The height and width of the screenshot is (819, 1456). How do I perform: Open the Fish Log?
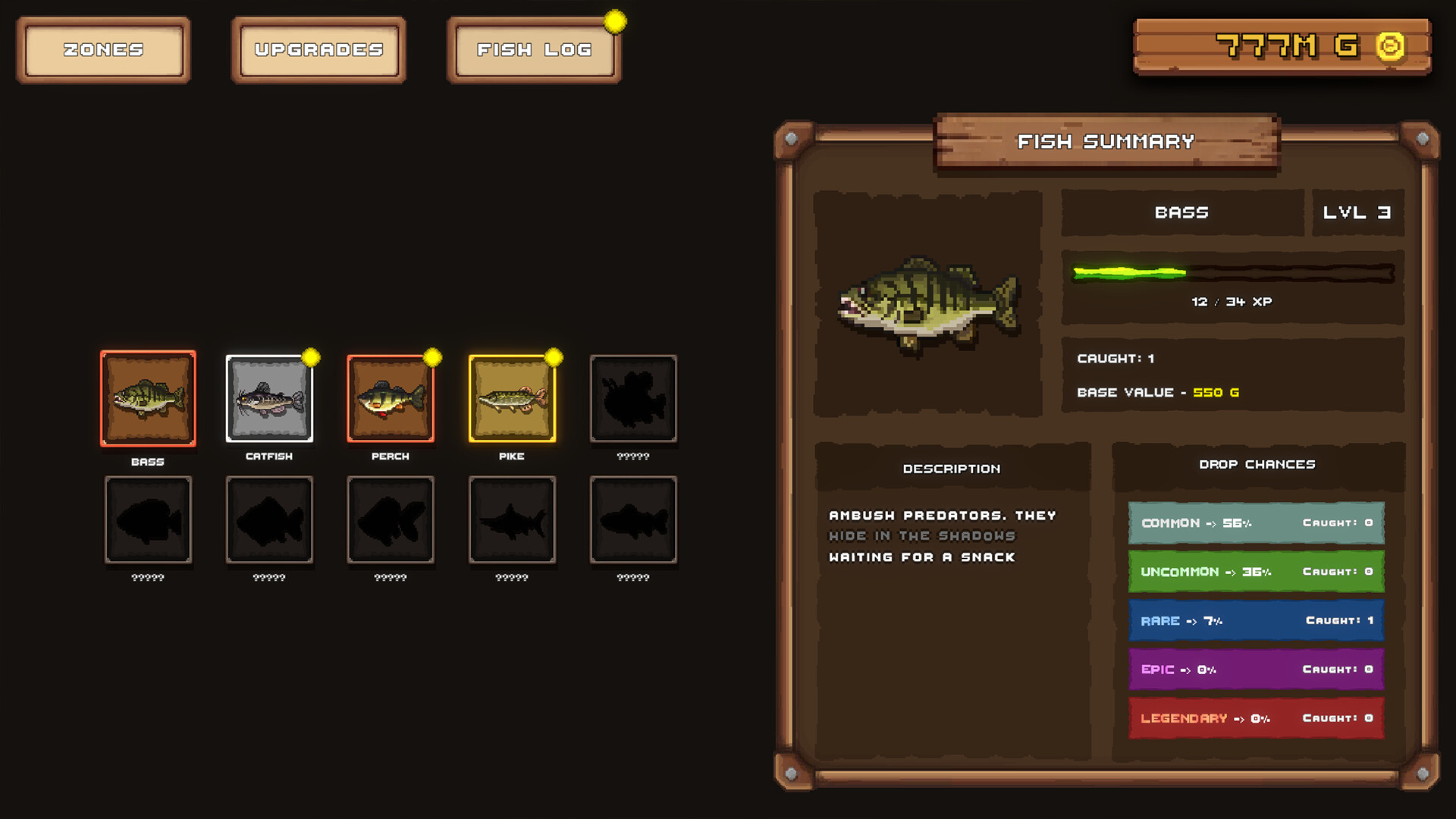(x=533, y=49)
